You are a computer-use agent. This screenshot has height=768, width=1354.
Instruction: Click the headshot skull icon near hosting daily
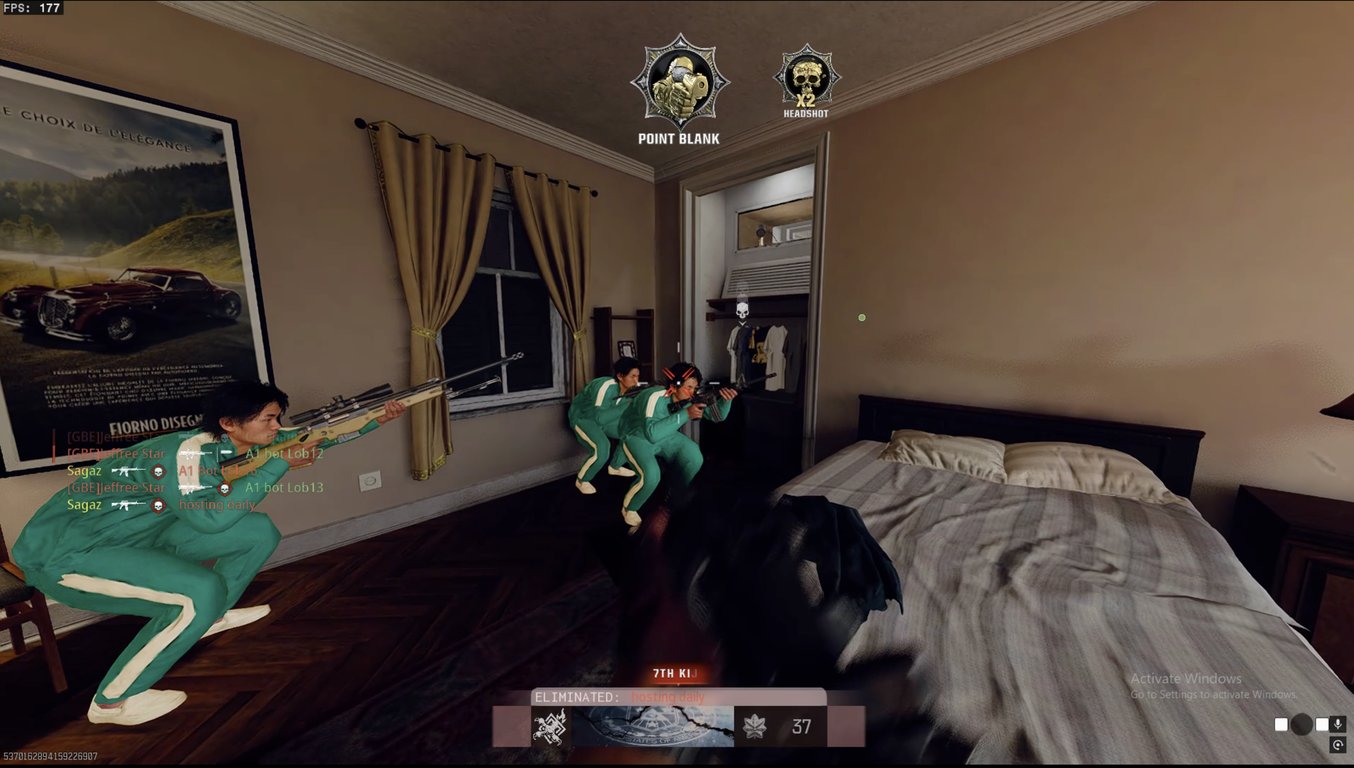pos(158,504)
